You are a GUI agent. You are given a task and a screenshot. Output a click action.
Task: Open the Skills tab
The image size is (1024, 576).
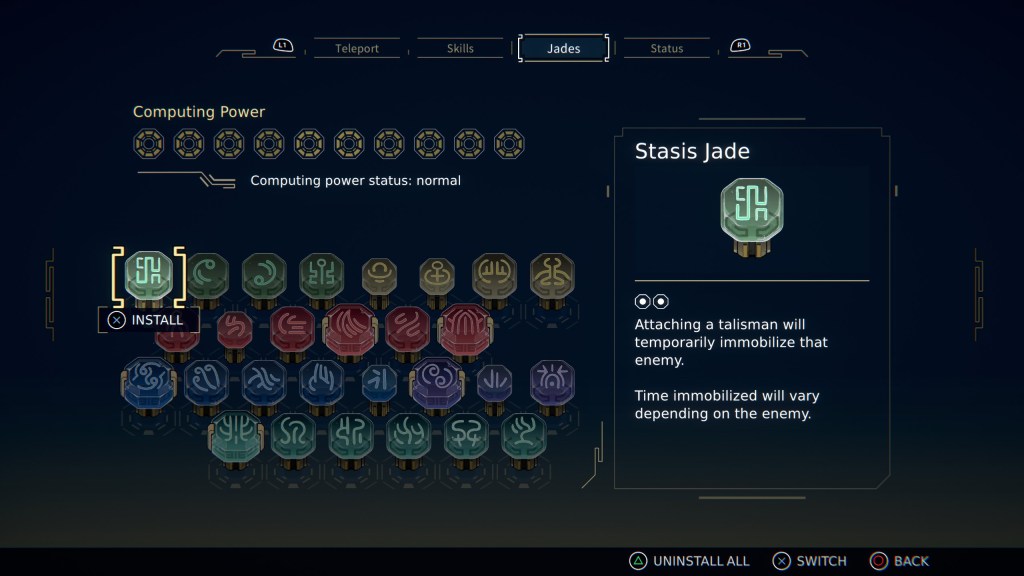click(460, 48)
